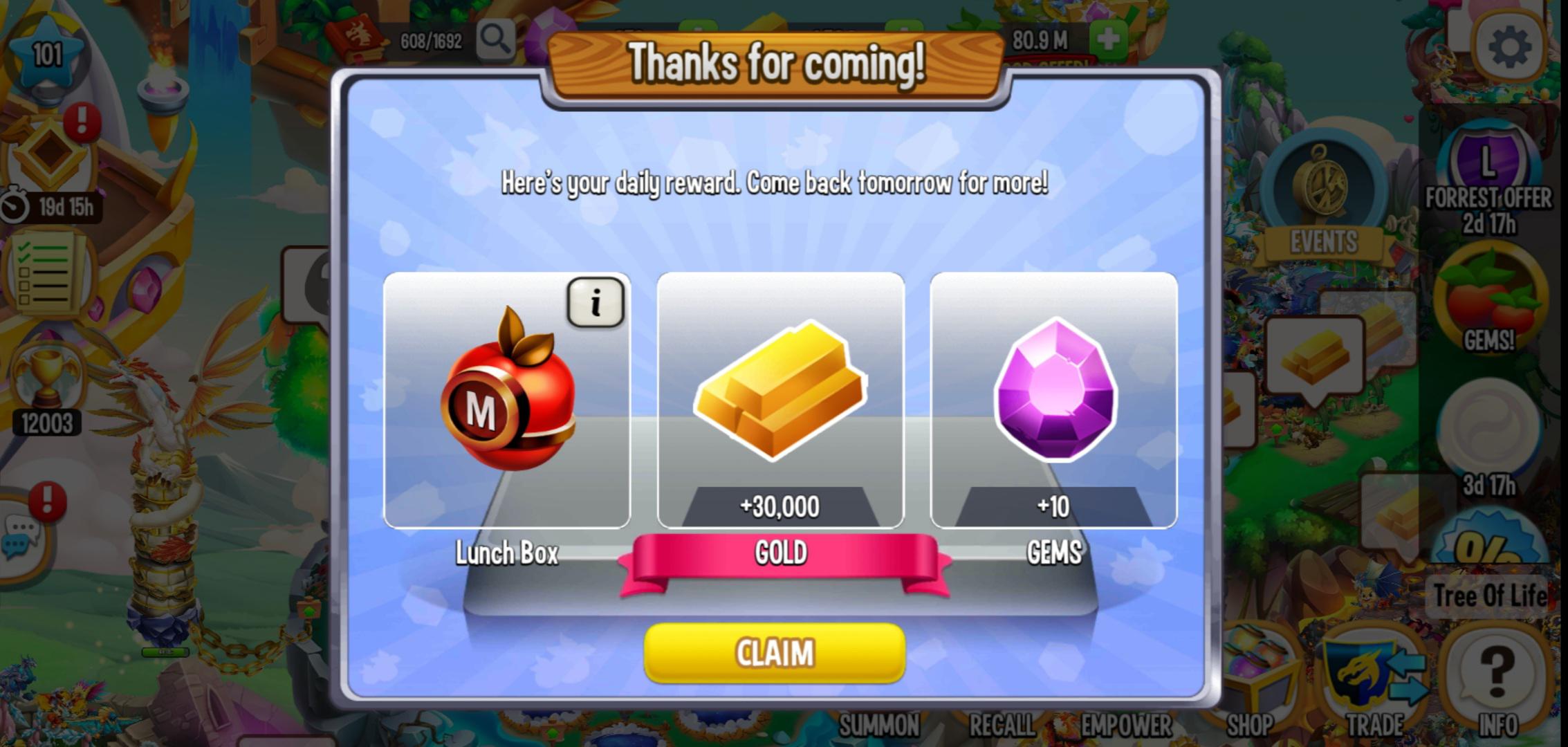The height and width of the screenshot is (747, 1568).
Task: Expand the Lunch Box info tooltip
Action: tap(596, 302)
